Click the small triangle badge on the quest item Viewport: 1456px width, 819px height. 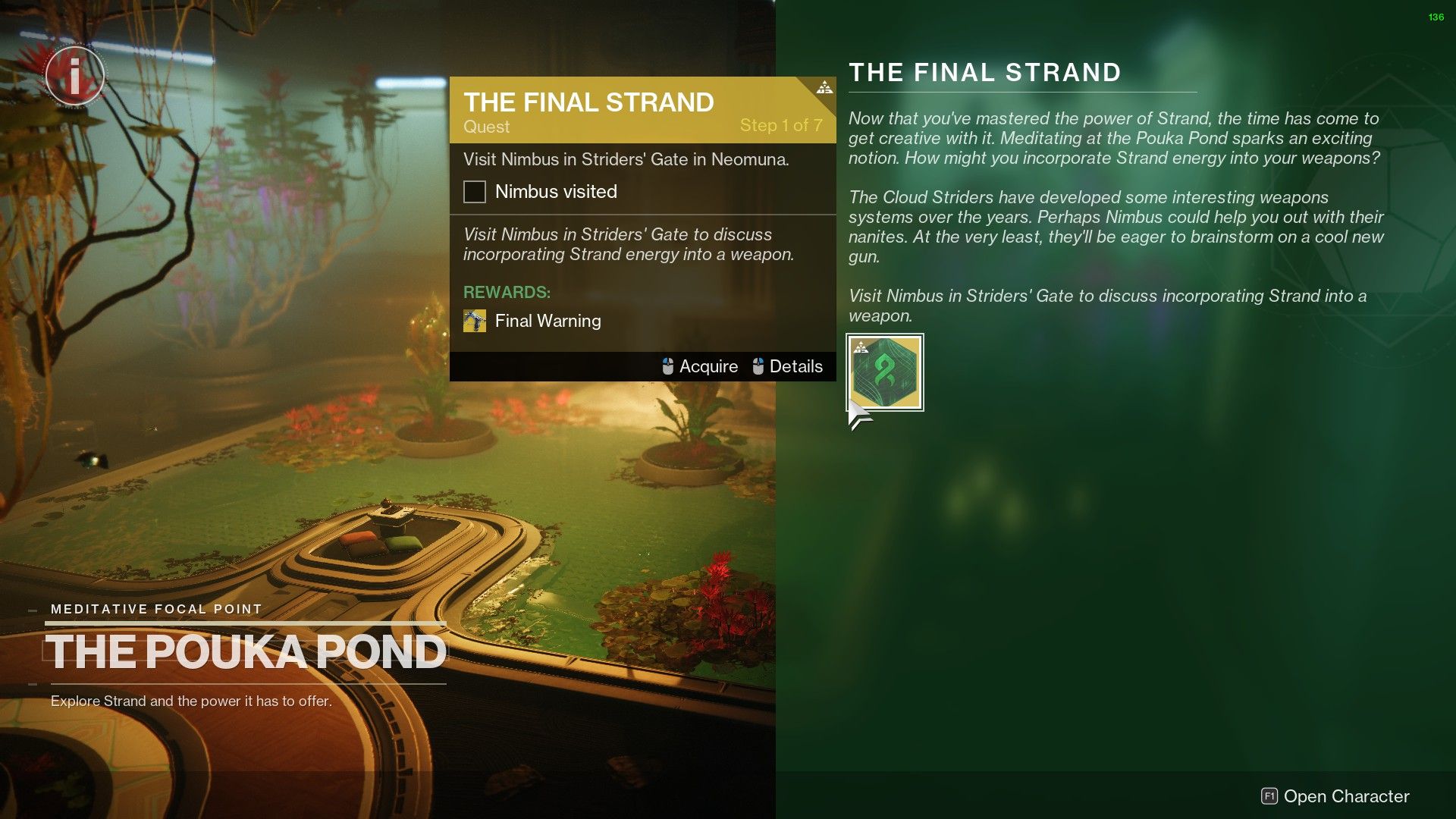point(861,346)
